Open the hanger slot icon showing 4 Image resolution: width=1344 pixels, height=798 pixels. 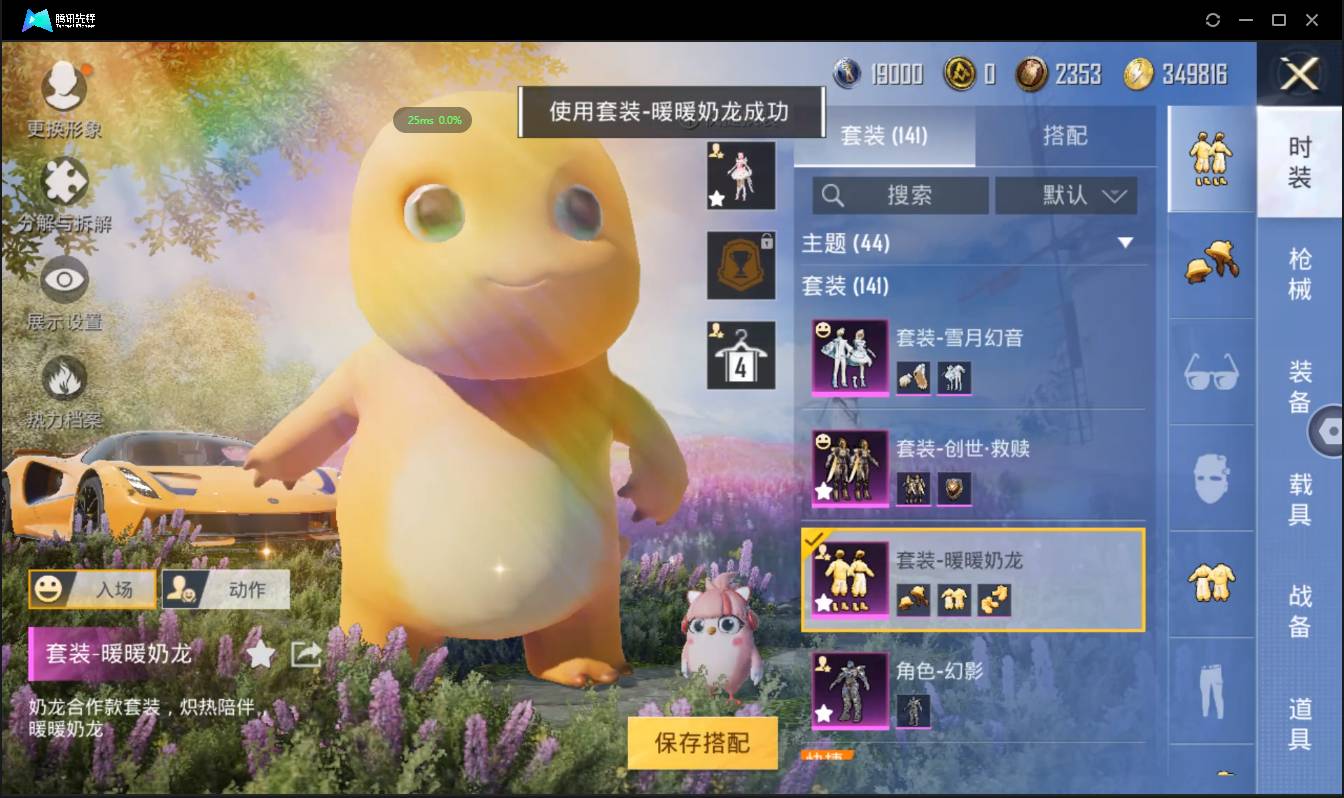[740, 355]
